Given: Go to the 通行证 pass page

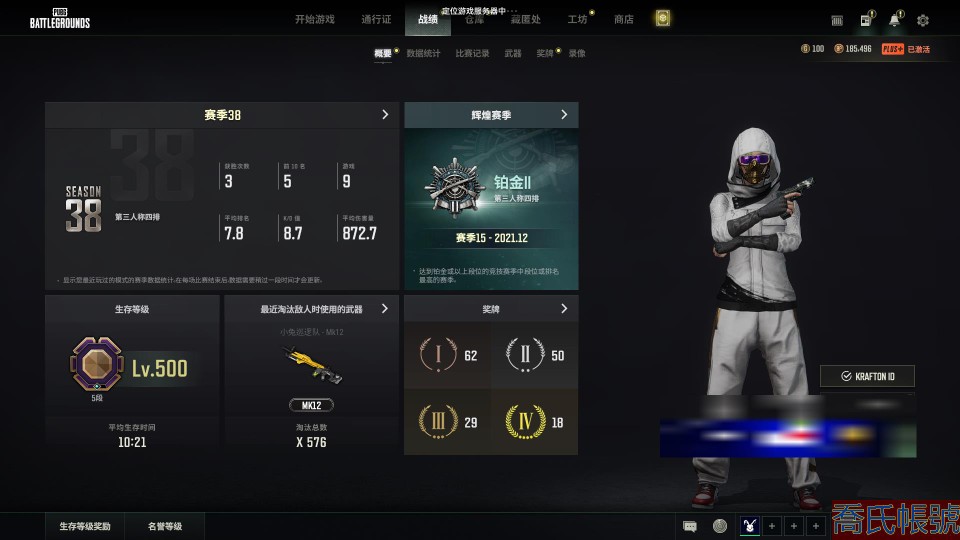Looking at the screenshot, I should tap(376, 19).
